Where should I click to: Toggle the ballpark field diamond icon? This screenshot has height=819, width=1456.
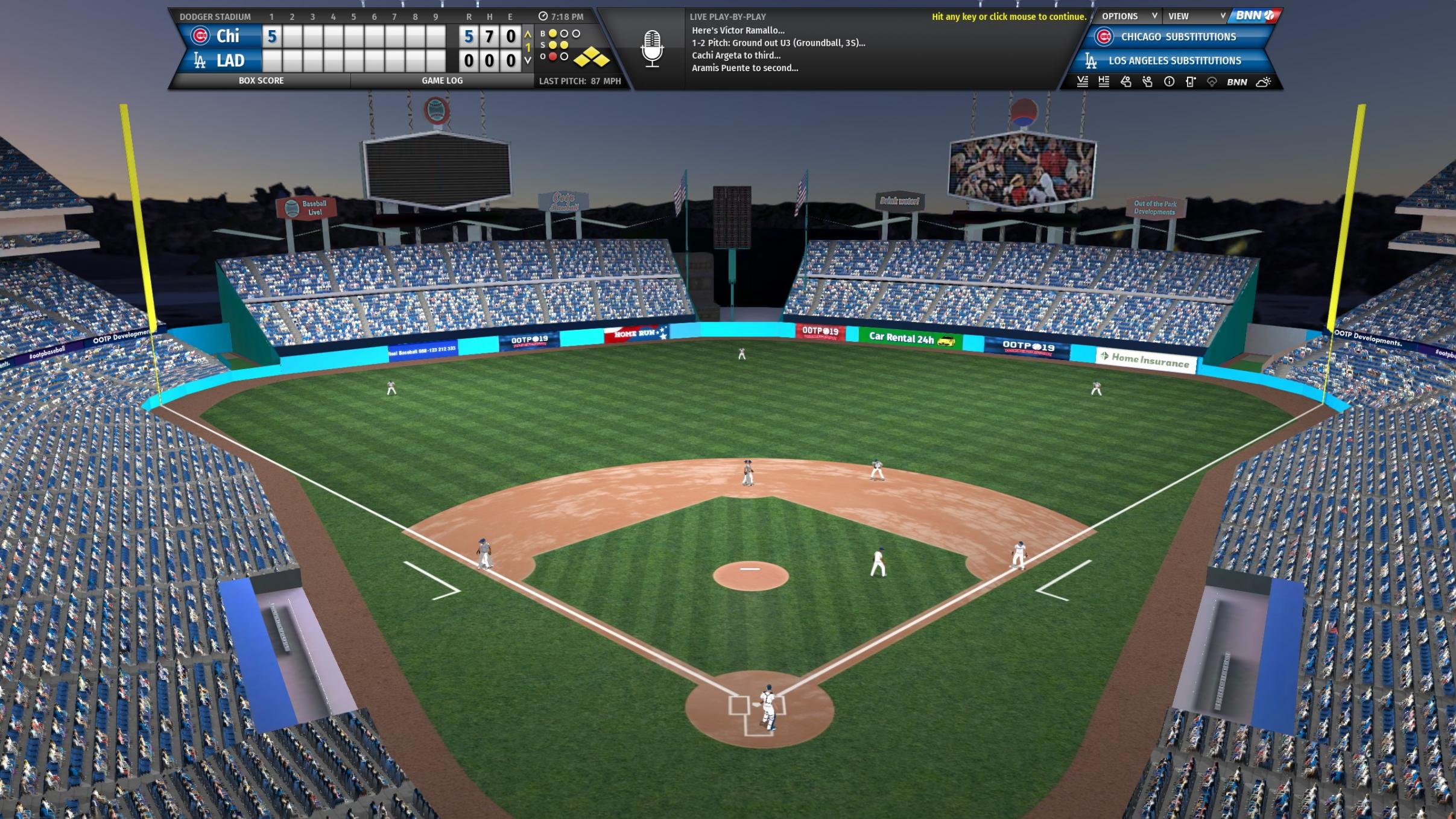coord(1212,82)
